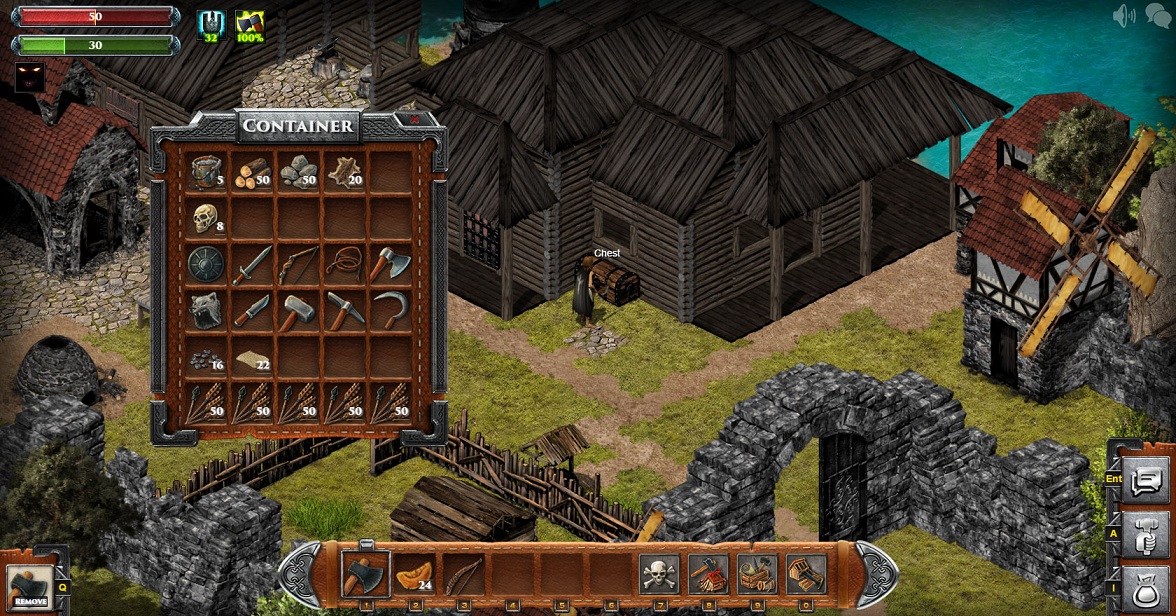Take the wolf head item

pos(206,310)
